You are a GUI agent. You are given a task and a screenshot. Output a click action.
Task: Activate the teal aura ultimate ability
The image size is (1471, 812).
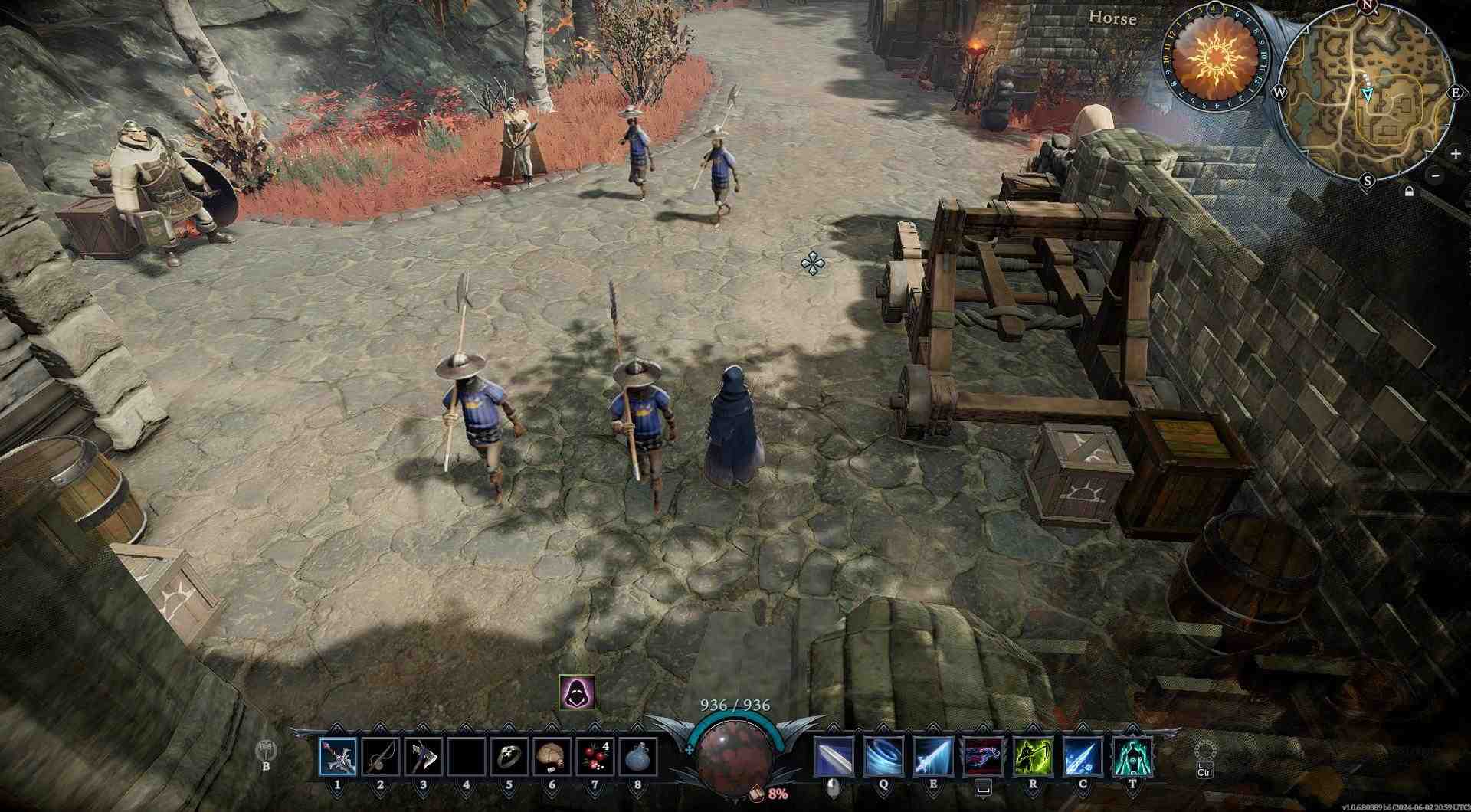click(1132, 757)
